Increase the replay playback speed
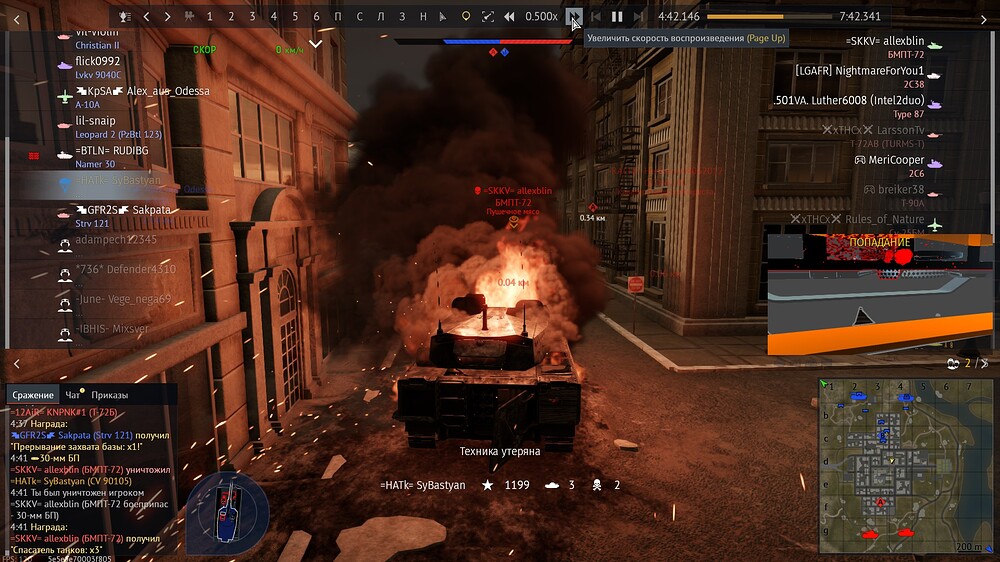This screenshot has width=1000, height=562. [573, 16]
